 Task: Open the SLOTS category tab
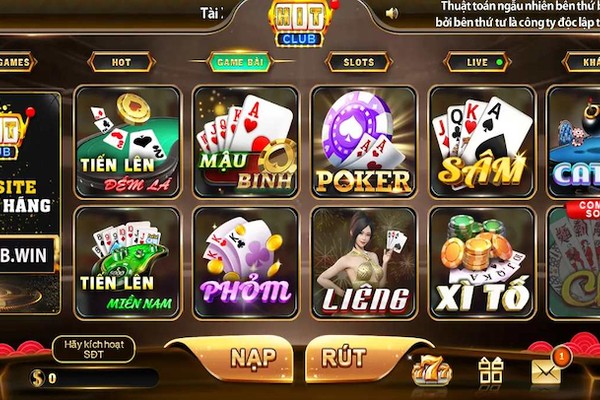(x=358, y=62)
